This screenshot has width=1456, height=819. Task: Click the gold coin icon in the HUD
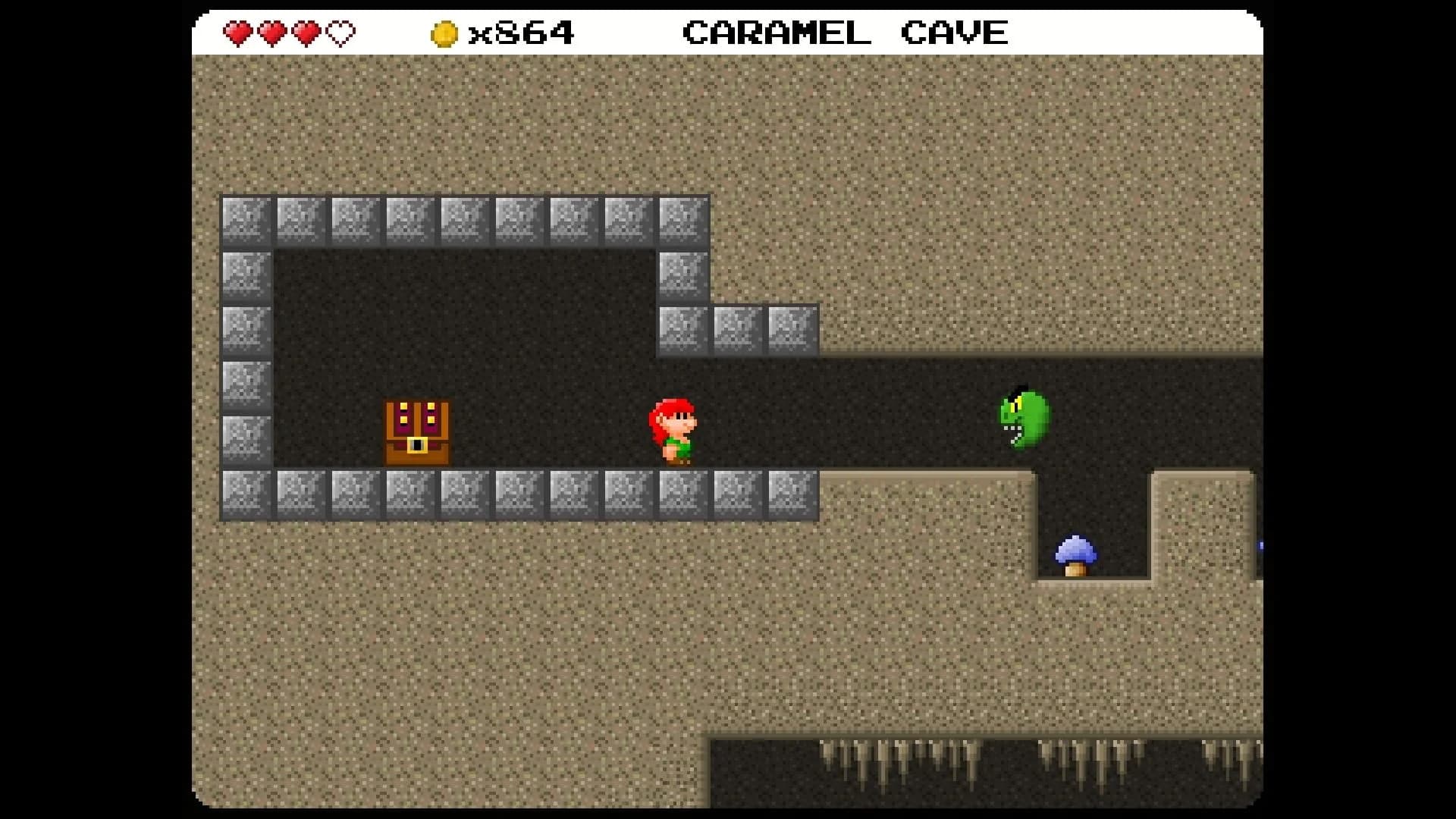[444, 32]
